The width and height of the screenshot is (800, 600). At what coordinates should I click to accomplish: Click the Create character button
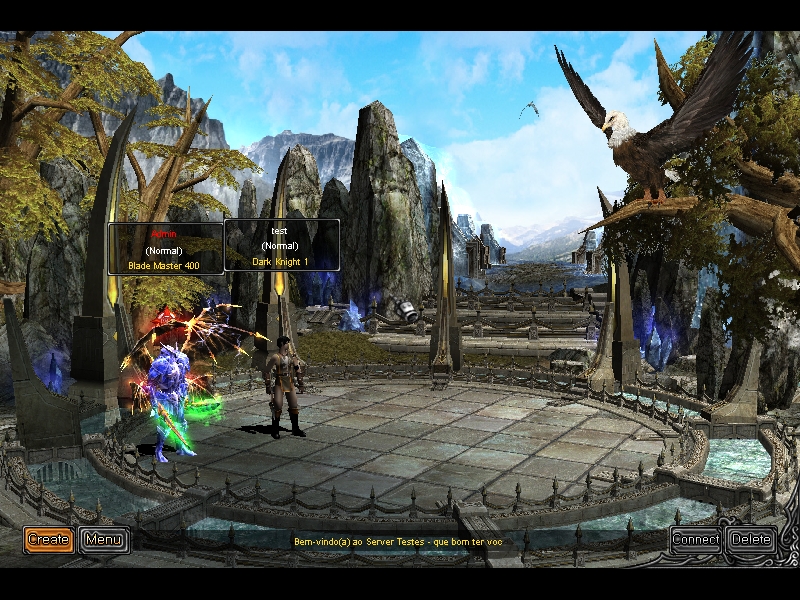click(x=48, y=540)
